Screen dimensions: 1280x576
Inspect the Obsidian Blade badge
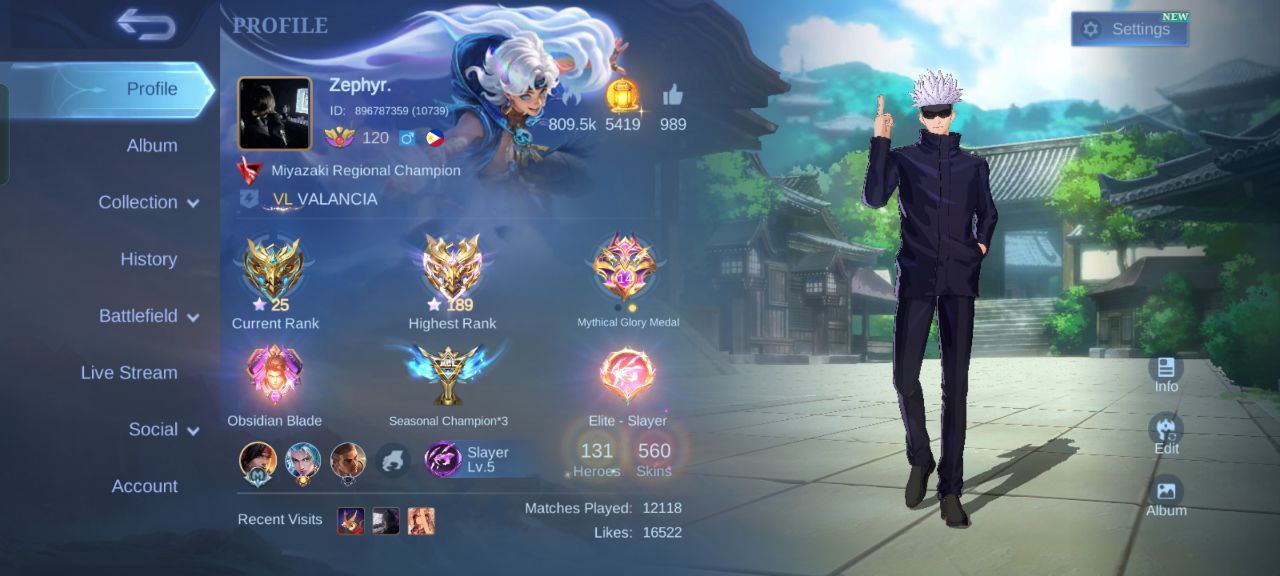[274, 376]
